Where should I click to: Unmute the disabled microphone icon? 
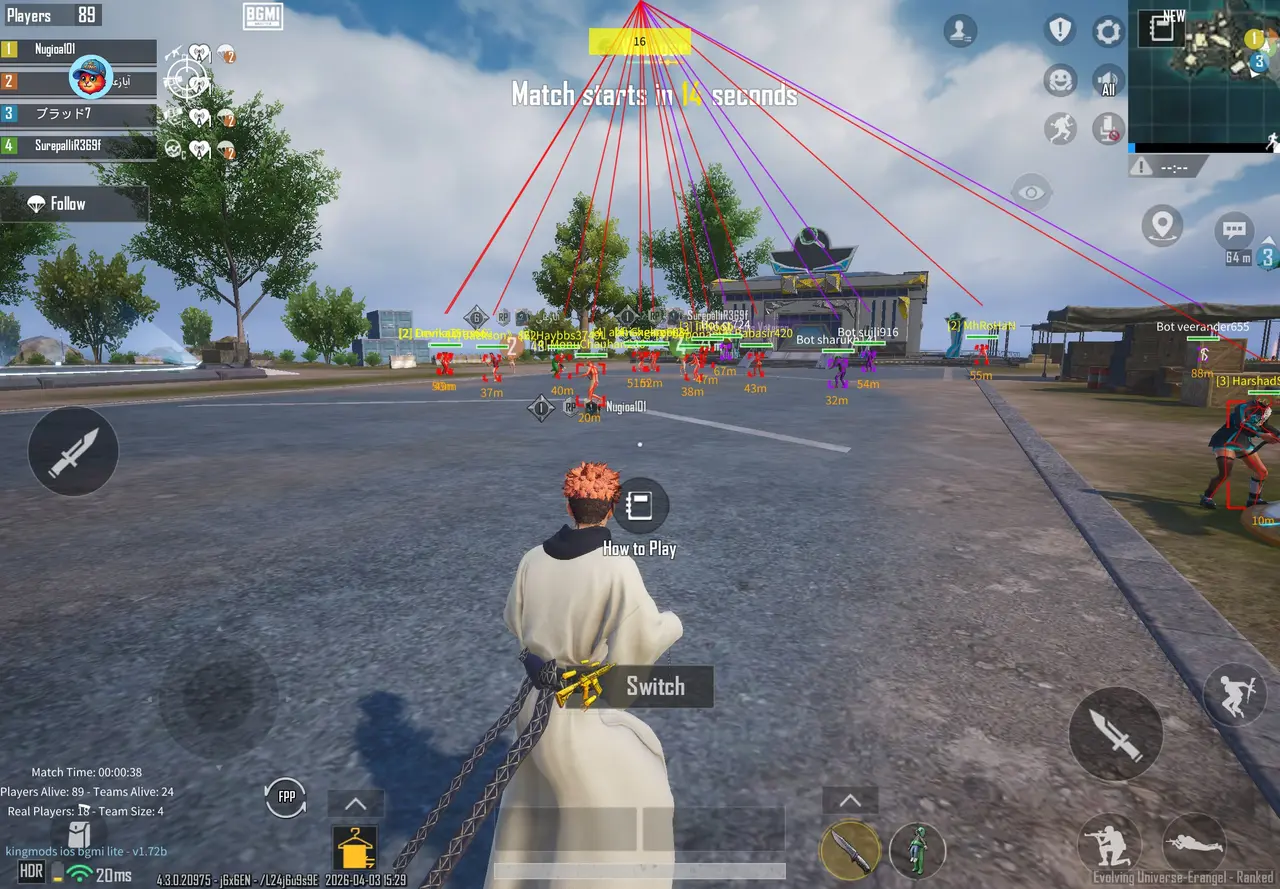pyautogui.click(x=1108, y=129)
